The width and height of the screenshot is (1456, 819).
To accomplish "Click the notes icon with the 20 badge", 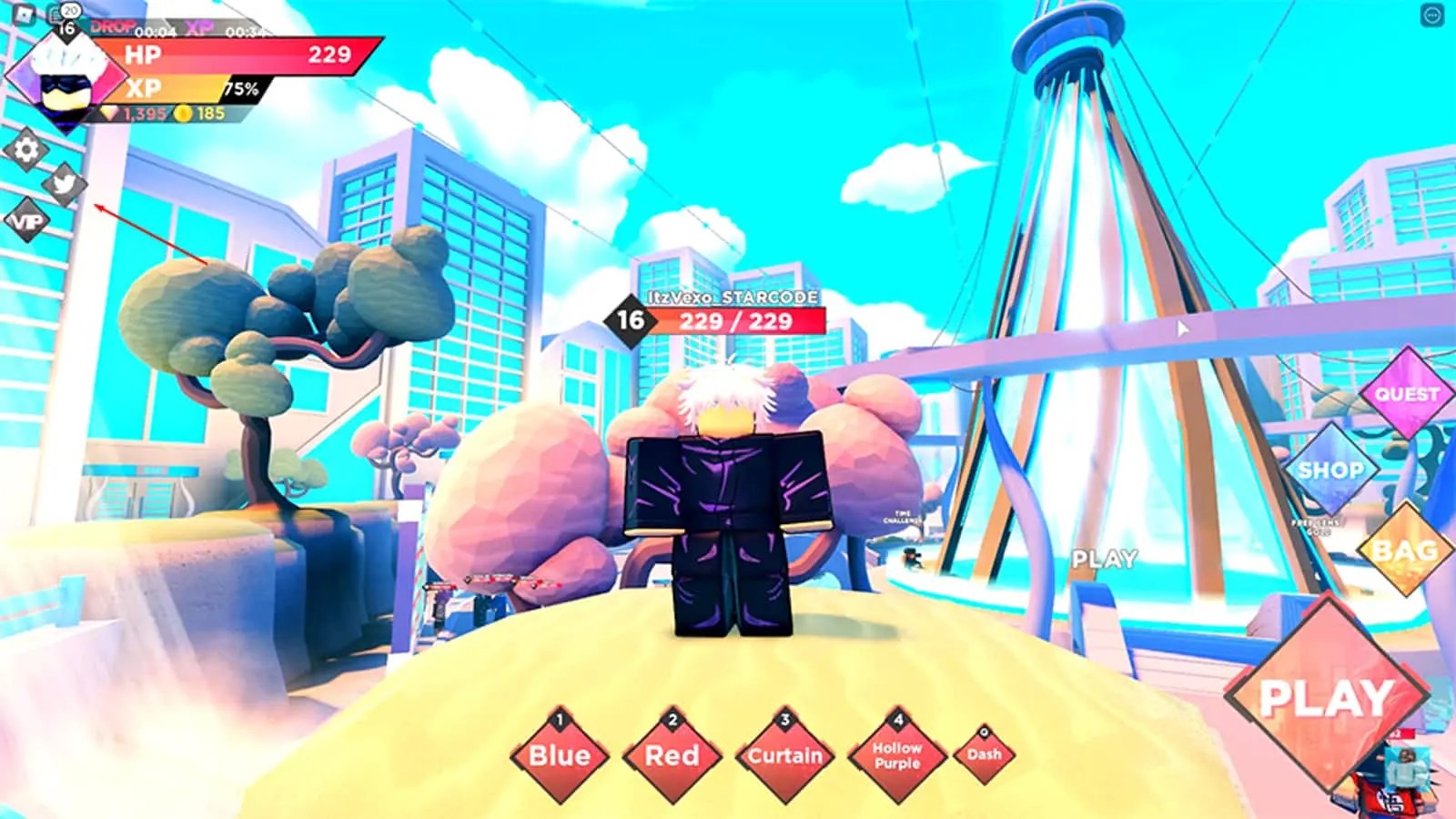I will (x=56, y=14).
